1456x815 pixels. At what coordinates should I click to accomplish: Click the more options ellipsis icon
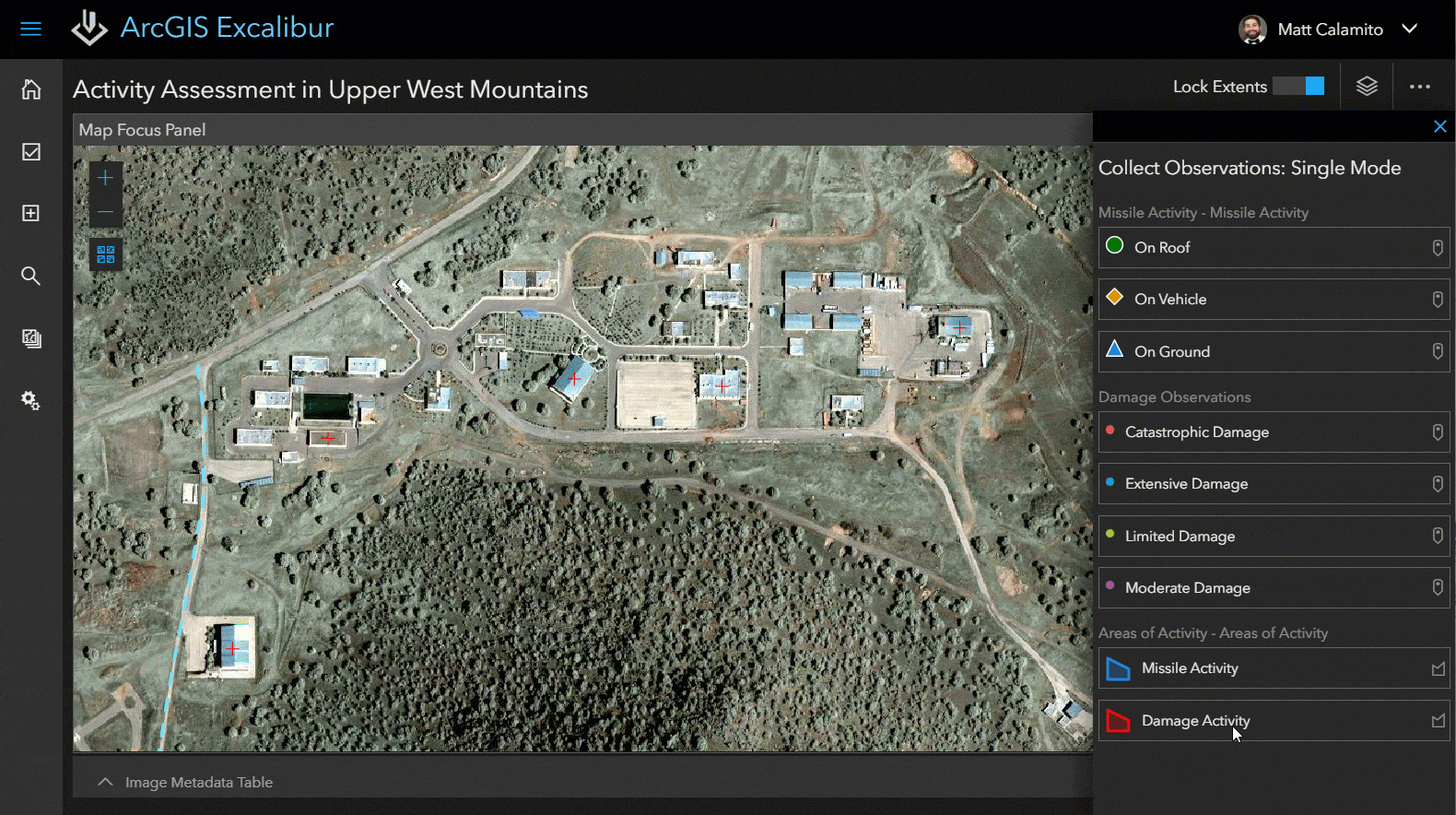(x=1419, y=86)
